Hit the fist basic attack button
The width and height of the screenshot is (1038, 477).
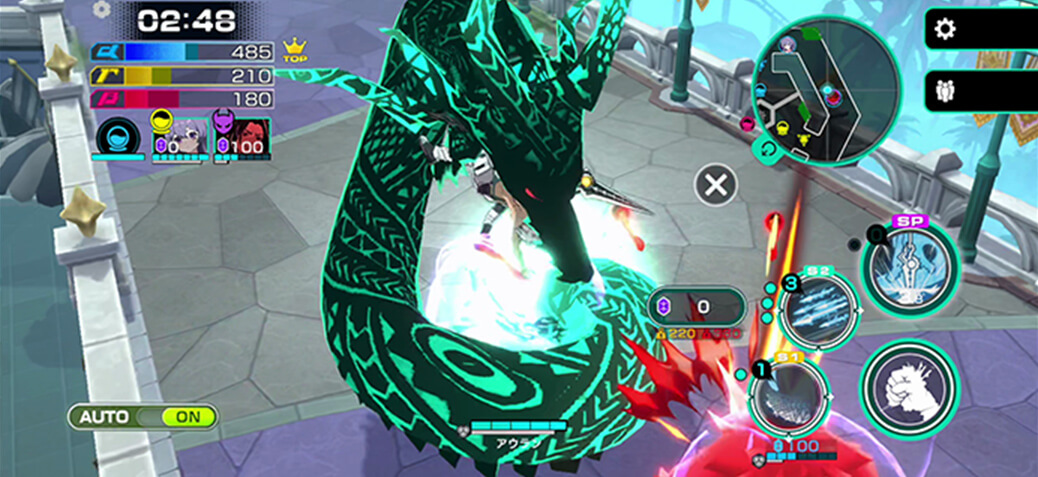[x=910, y=388]
